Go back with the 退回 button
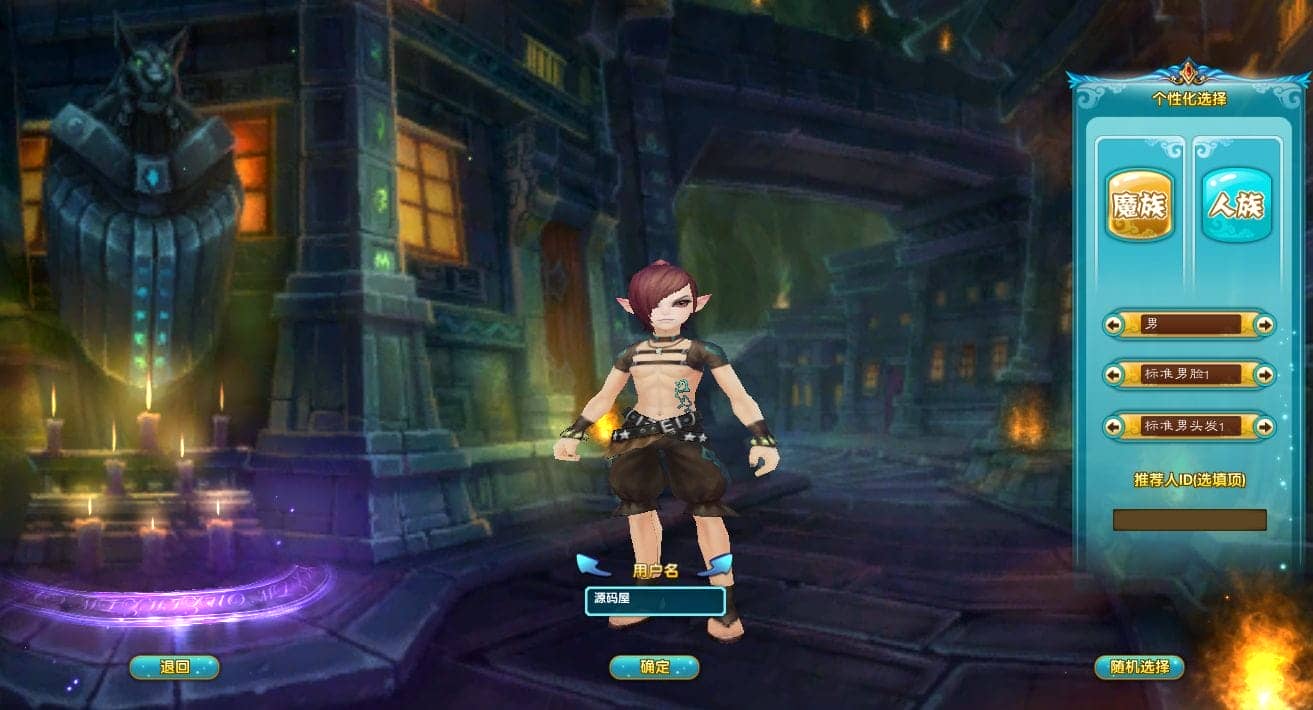 point(174,667)
